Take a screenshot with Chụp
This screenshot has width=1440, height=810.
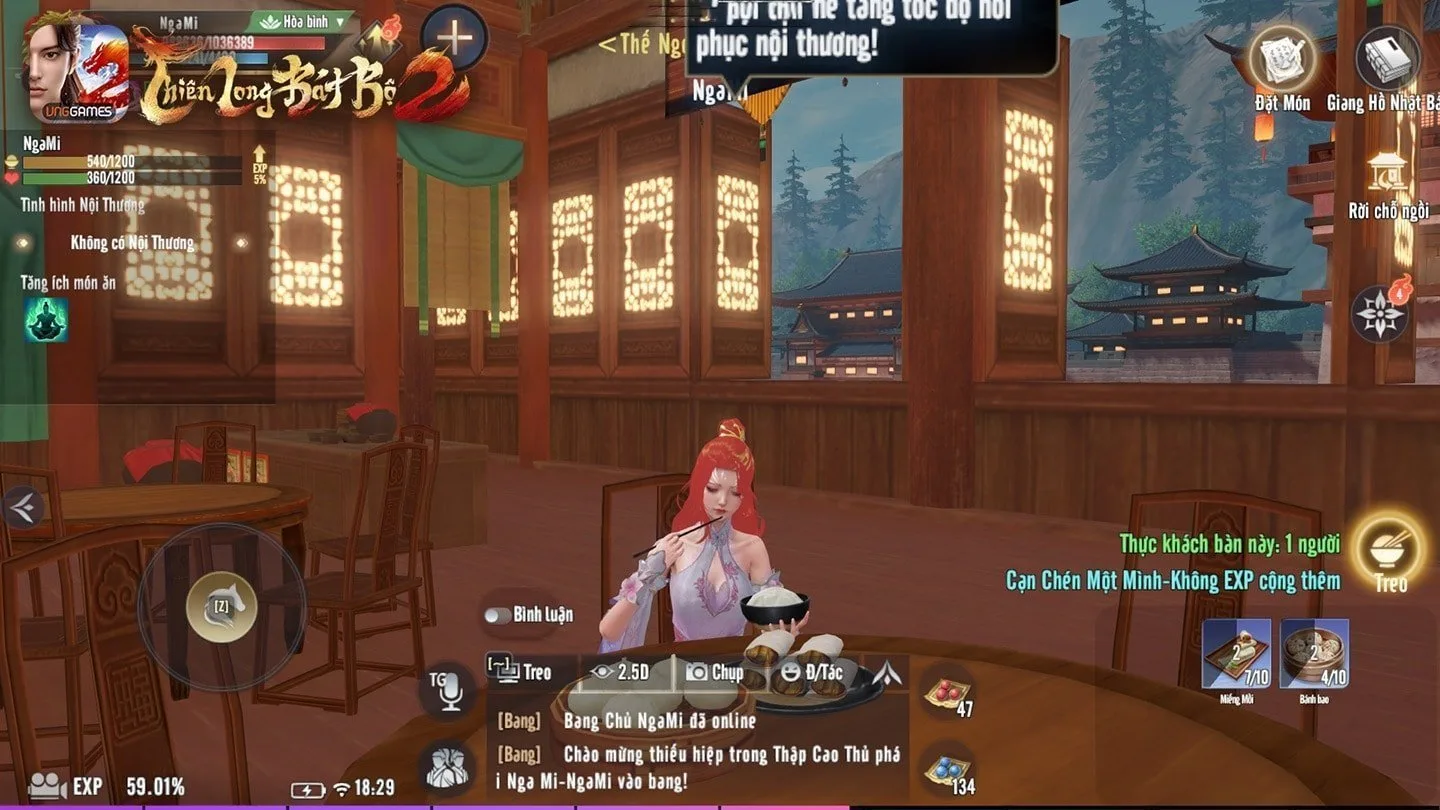point(714,672)
